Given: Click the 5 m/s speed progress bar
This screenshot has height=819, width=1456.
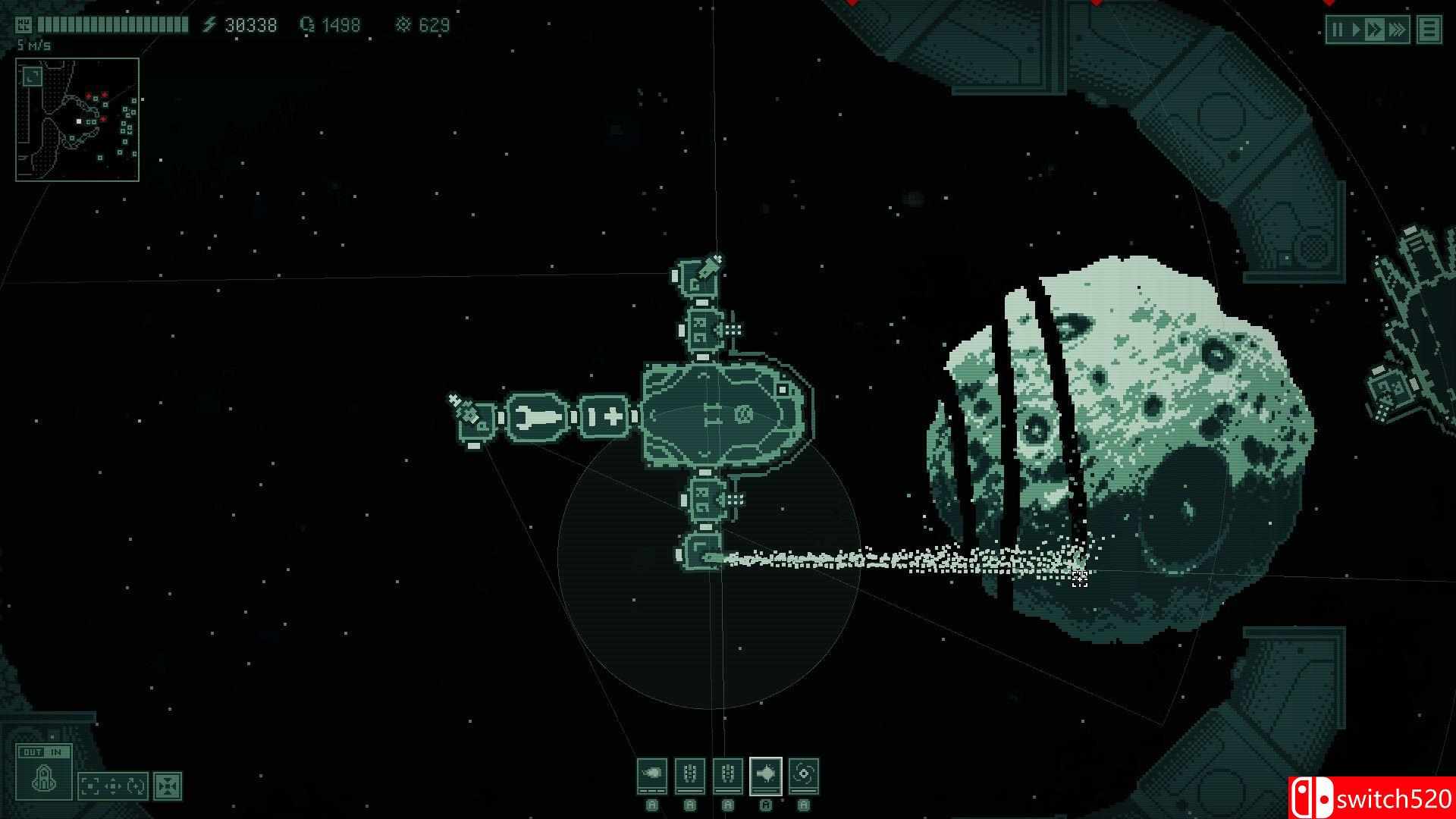Looking at the screenshot, I should pyautogui.click(x=114, y=25).
